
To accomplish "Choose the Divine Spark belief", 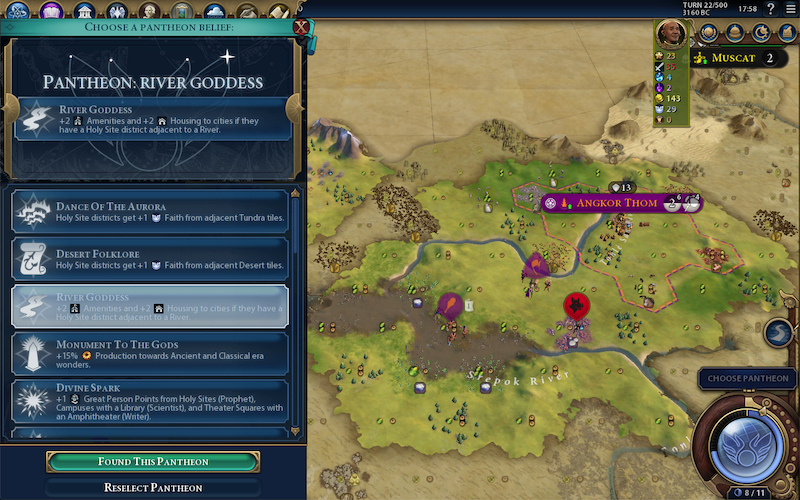I will [x=150, y=401].
